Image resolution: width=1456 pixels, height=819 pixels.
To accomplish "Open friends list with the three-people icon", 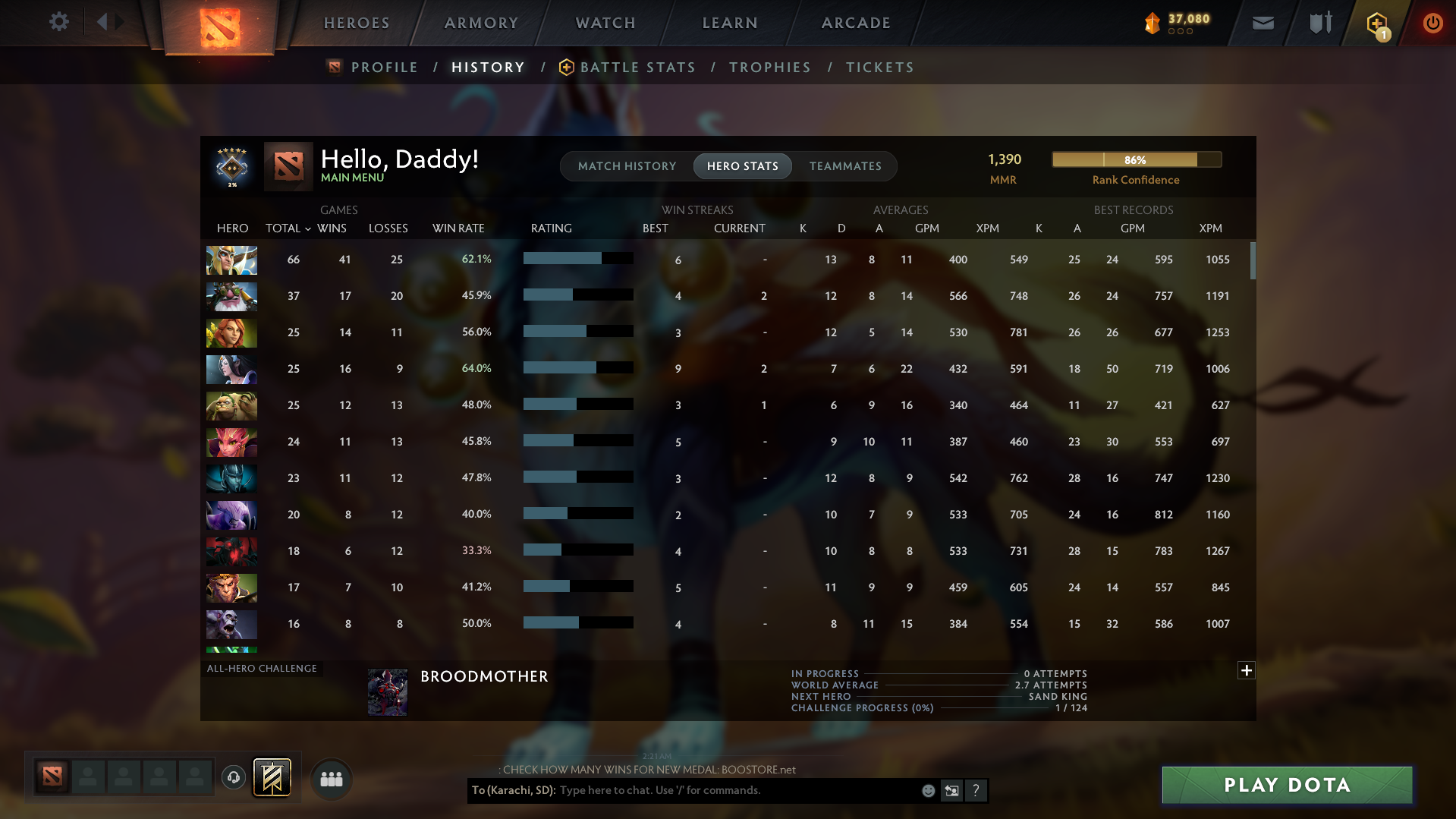I will pyautogui.click(x=330, y=778).
